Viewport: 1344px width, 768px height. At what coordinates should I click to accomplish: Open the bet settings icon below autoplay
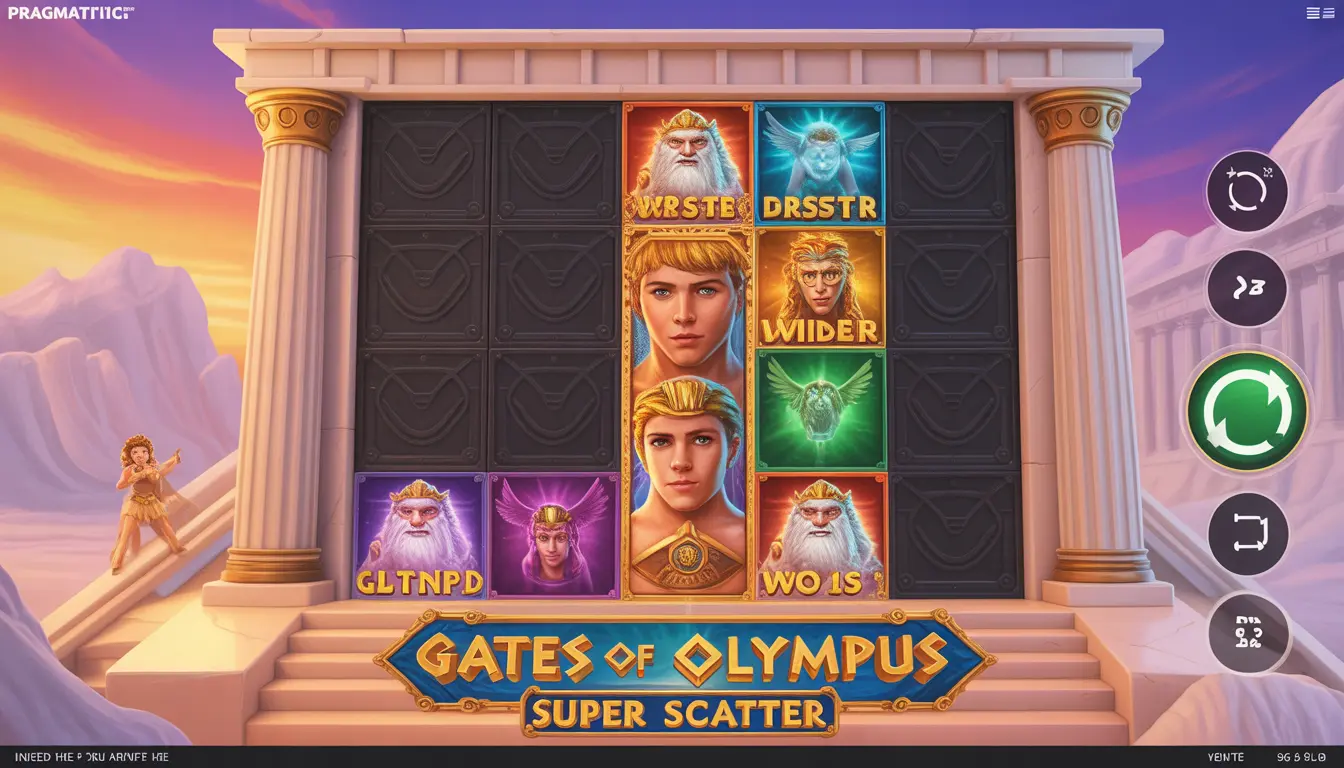[1247, 633]
